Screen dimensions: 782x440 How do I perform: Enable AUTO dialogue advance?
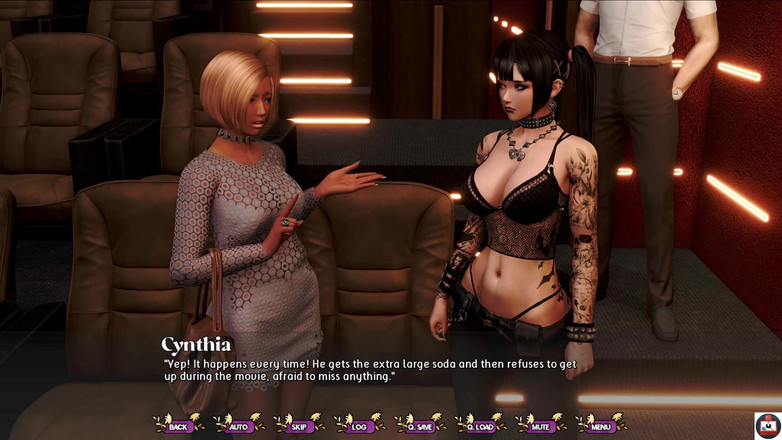[239, 426]
